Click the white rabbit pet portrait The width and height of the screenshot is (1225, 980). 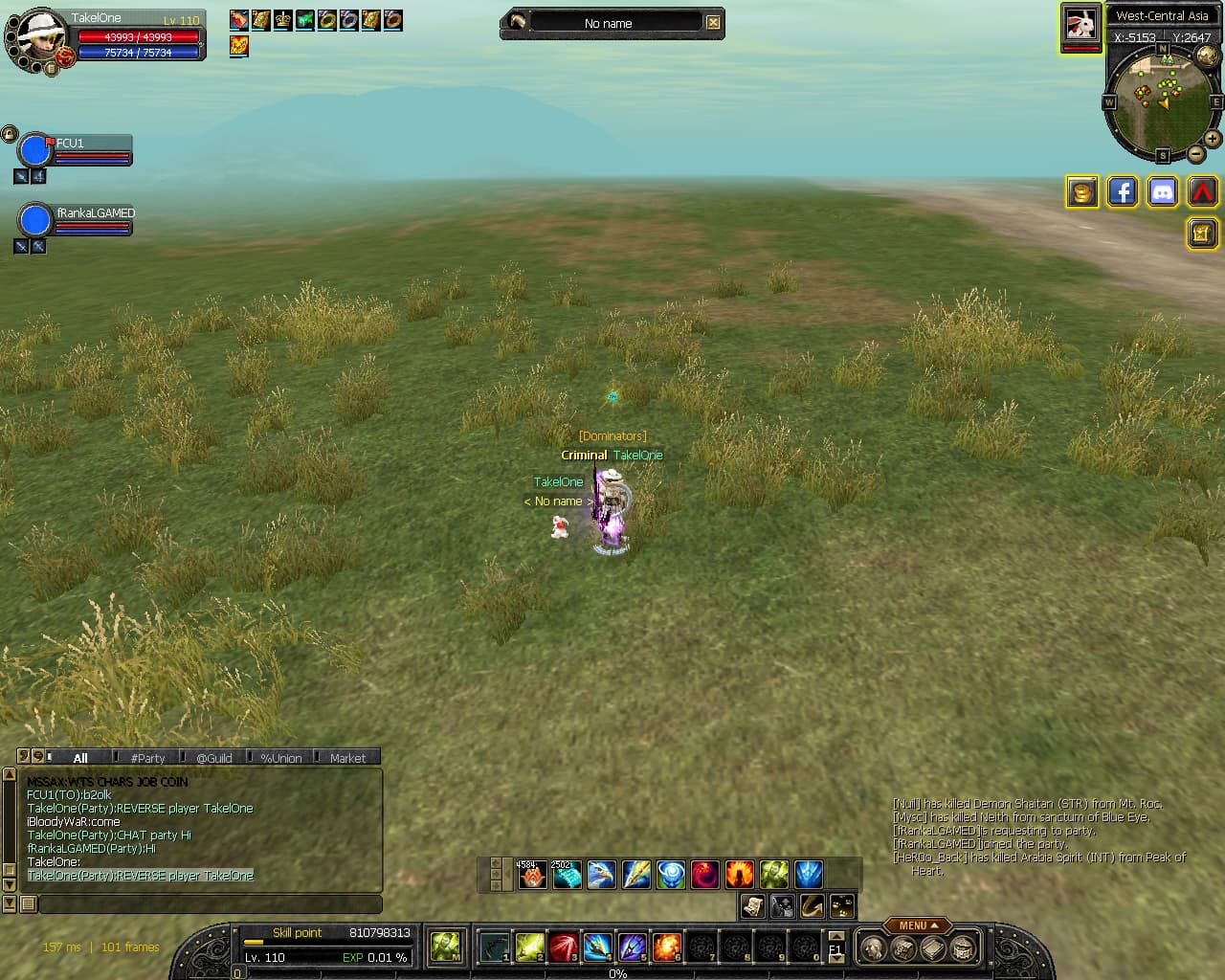pos(1080,25)
